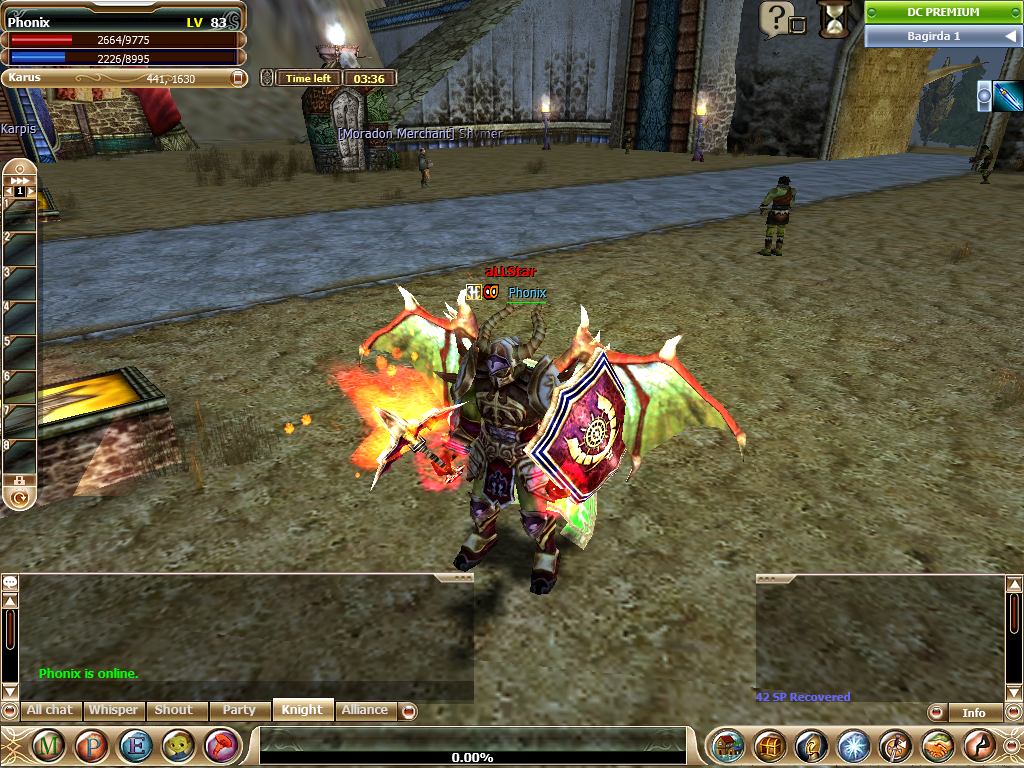
Task: Open the question mark help bubble
Action: click(775, 17)
